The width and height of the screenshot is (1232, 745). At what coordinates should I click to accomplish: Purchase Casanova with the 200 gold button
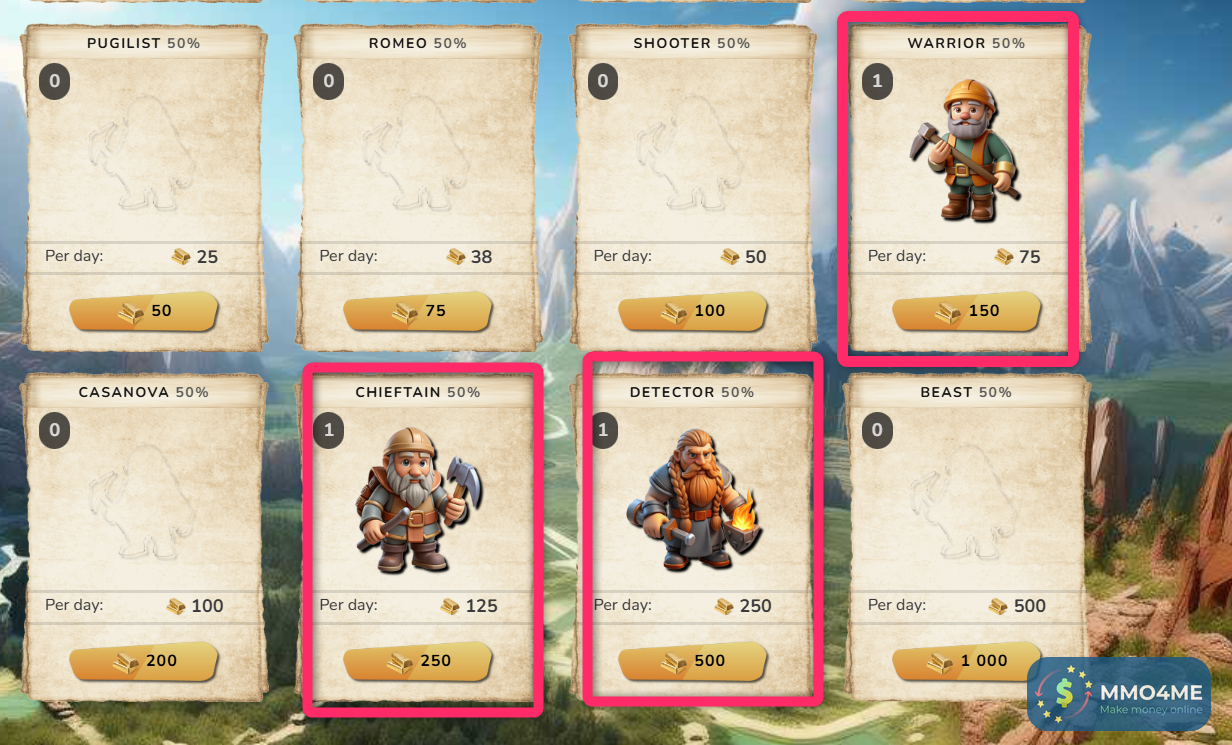(144, 661)
